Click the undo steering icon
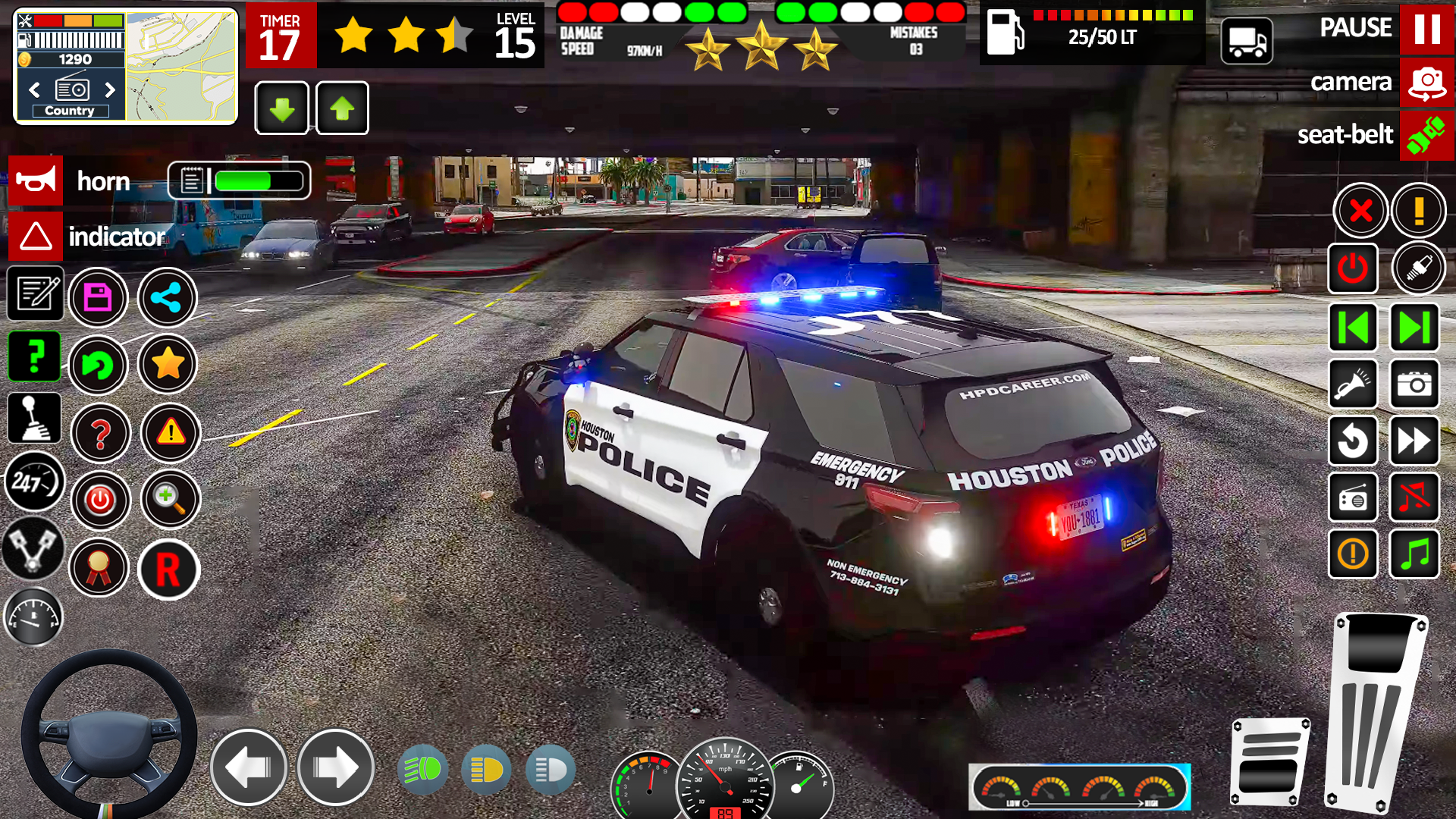This screenshot has width=1456, height=819. [99, 366]
